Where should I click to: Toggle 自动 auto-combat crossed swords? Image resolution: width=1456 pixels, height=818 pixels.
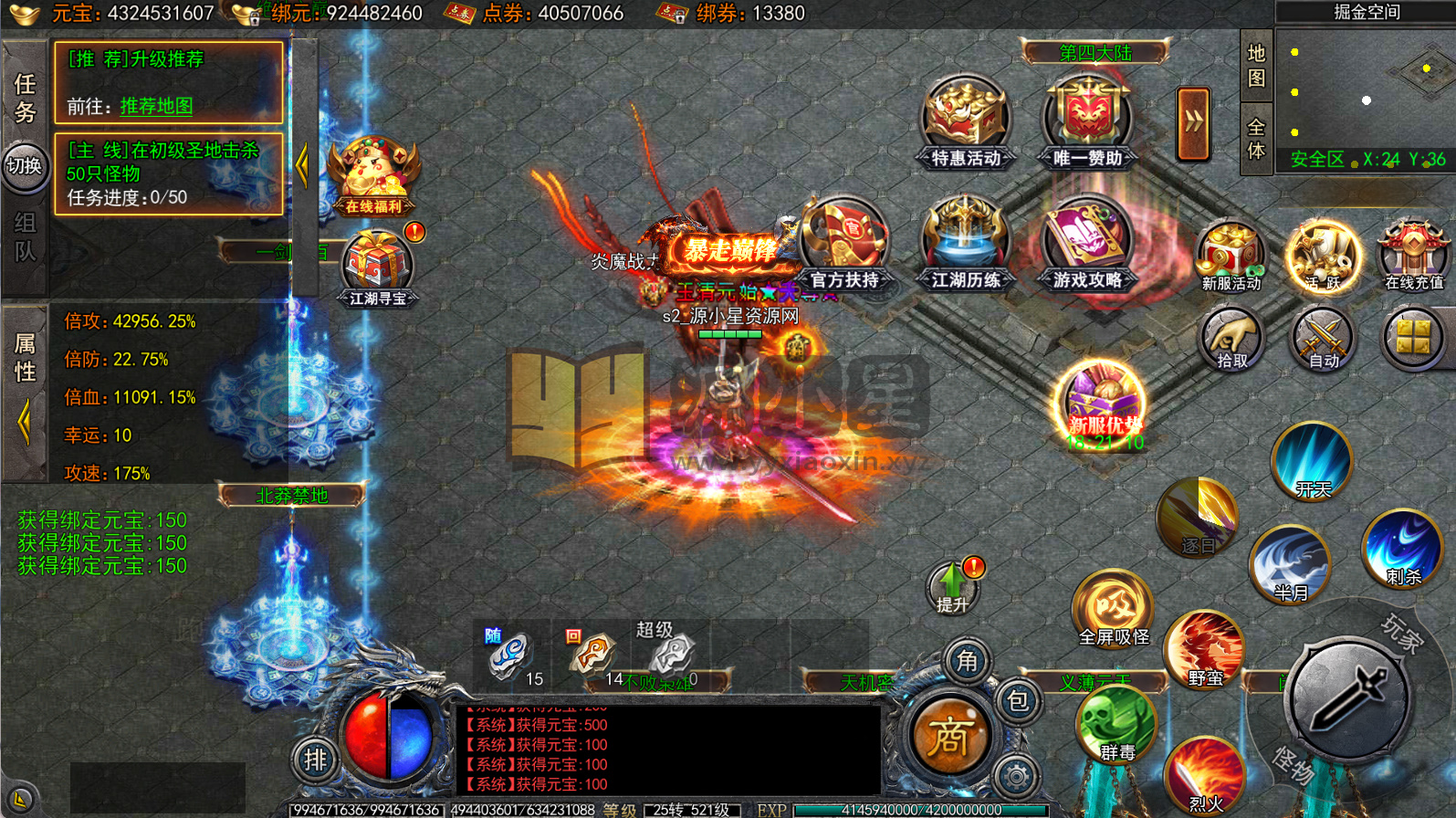1322,340
